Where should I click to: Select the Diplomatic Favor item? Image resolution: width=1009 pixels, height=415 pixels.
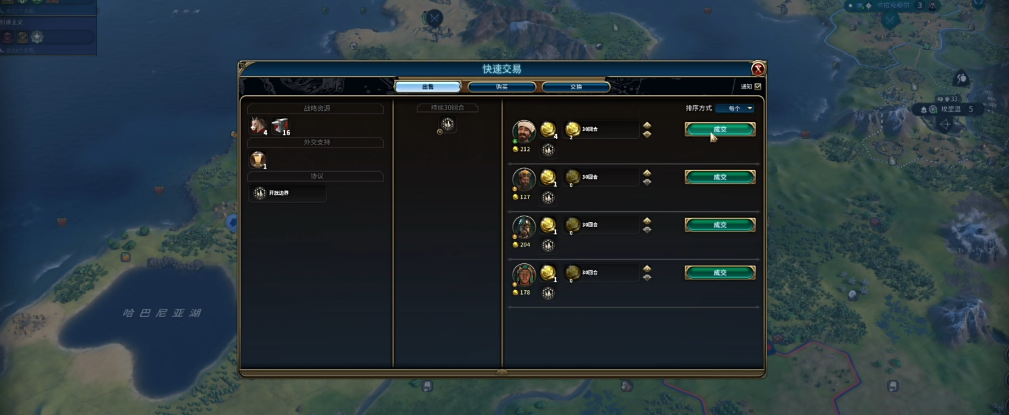click(x=257, y=159)
